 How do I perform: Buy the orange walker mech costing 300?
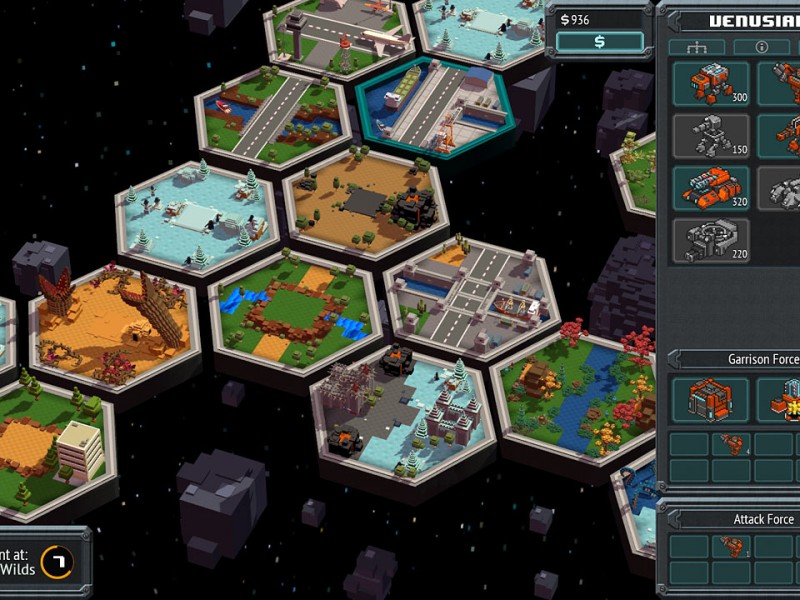tap(710, 84)
